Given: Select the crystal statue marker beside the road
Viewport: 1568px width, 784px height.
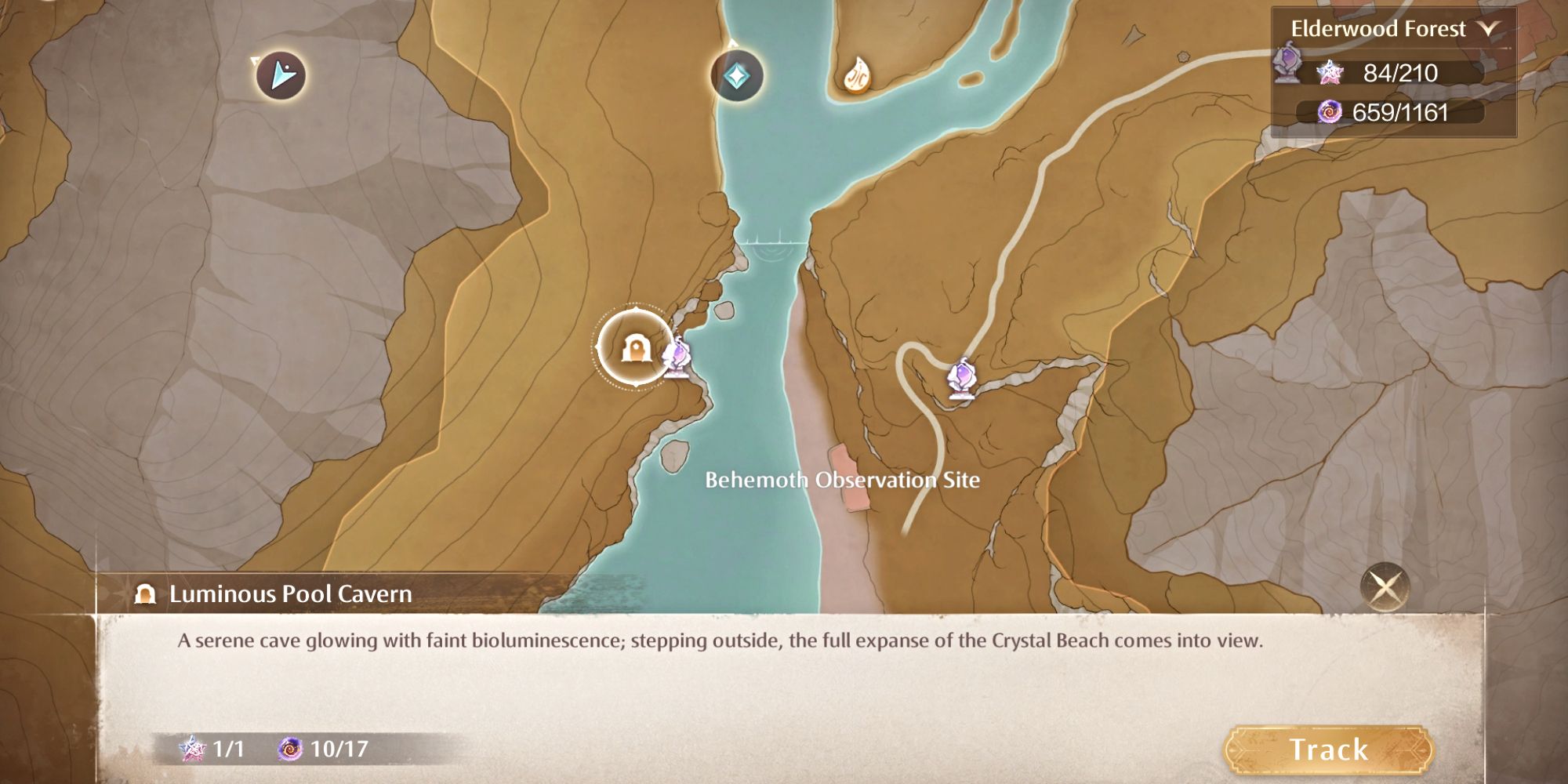Looking at the screenshot, I should tap(962, 379).
